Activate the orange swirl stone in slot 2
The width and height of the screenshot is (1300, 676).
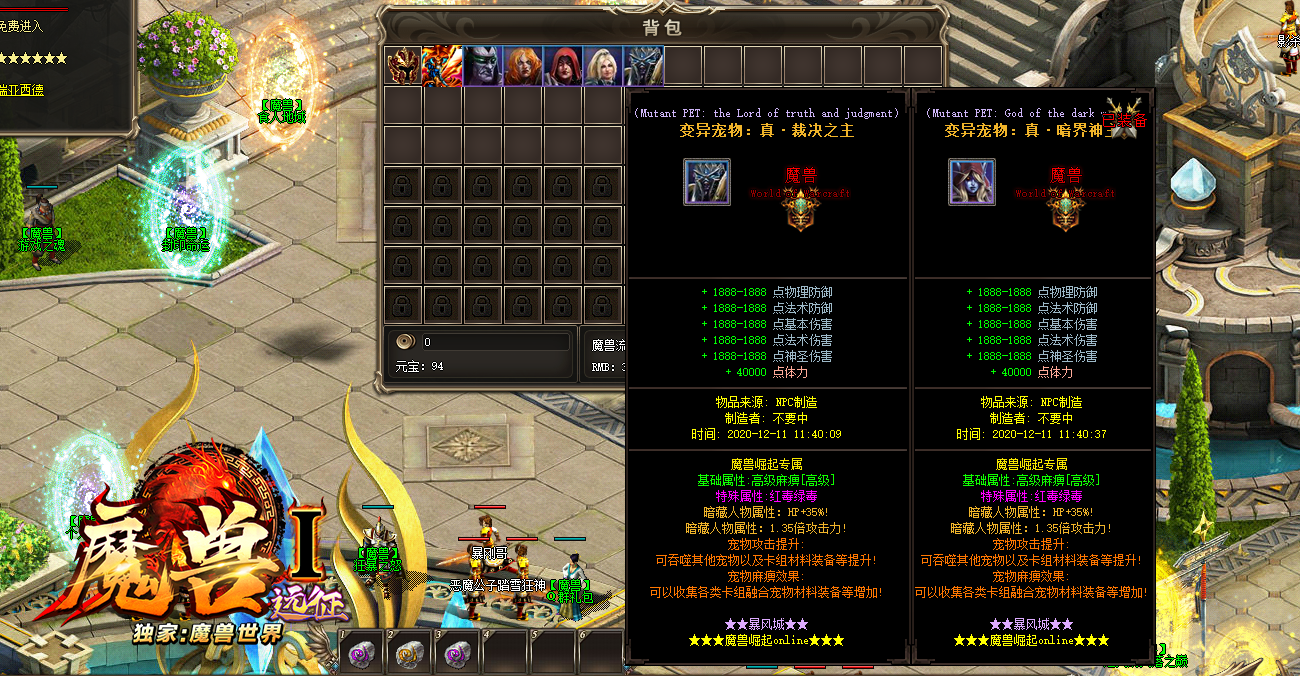410,654
